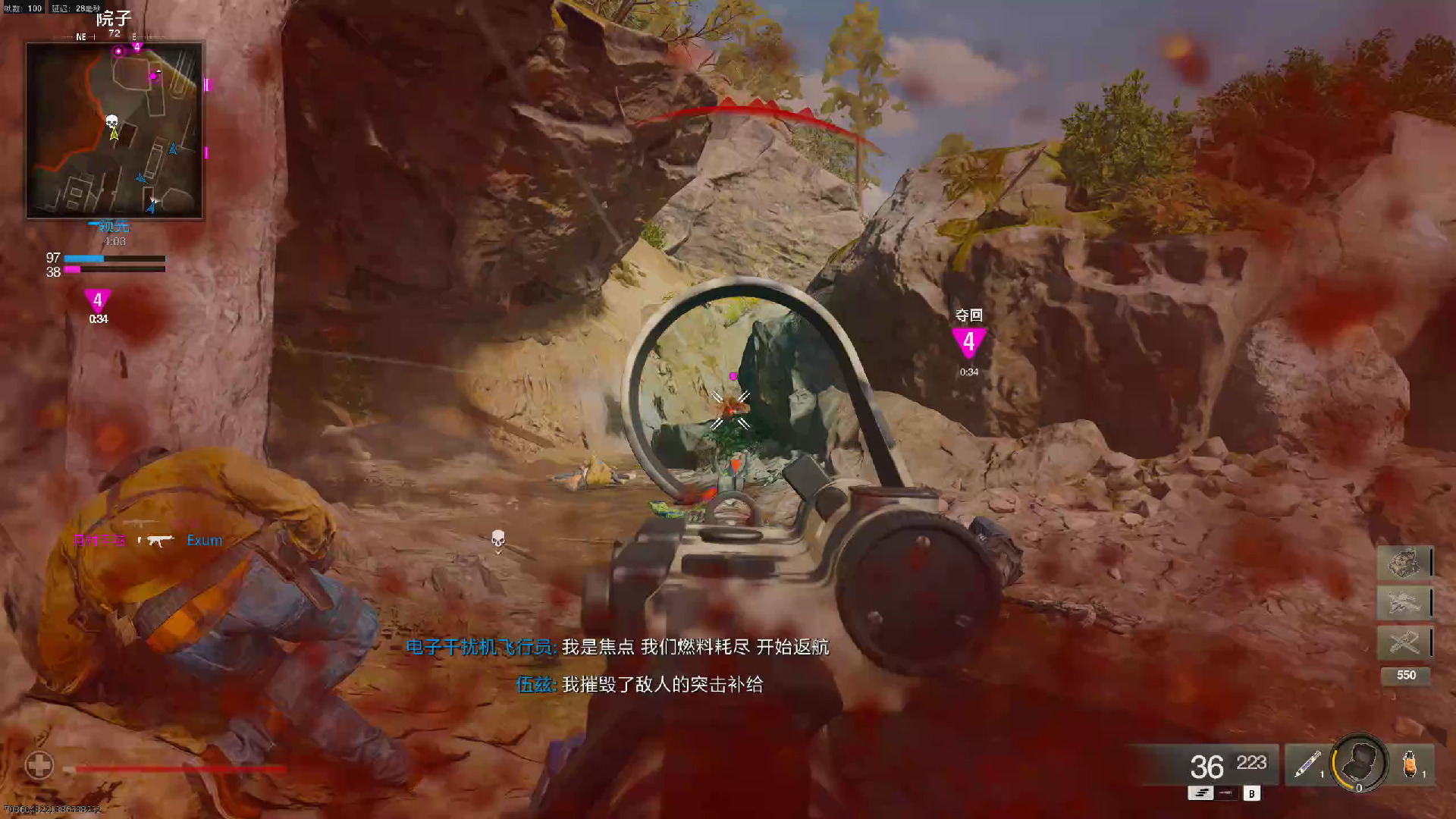Click the fire-mode bullets icon near ammo counter

tap(1200, 793)
